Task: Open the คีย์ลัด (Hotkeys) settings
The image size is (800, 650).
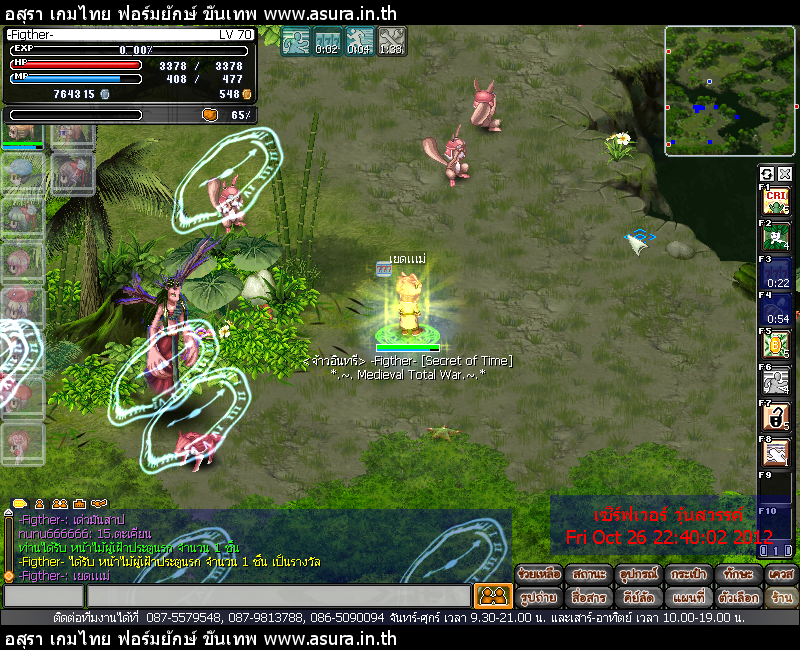Action: [x=637, y=597]
